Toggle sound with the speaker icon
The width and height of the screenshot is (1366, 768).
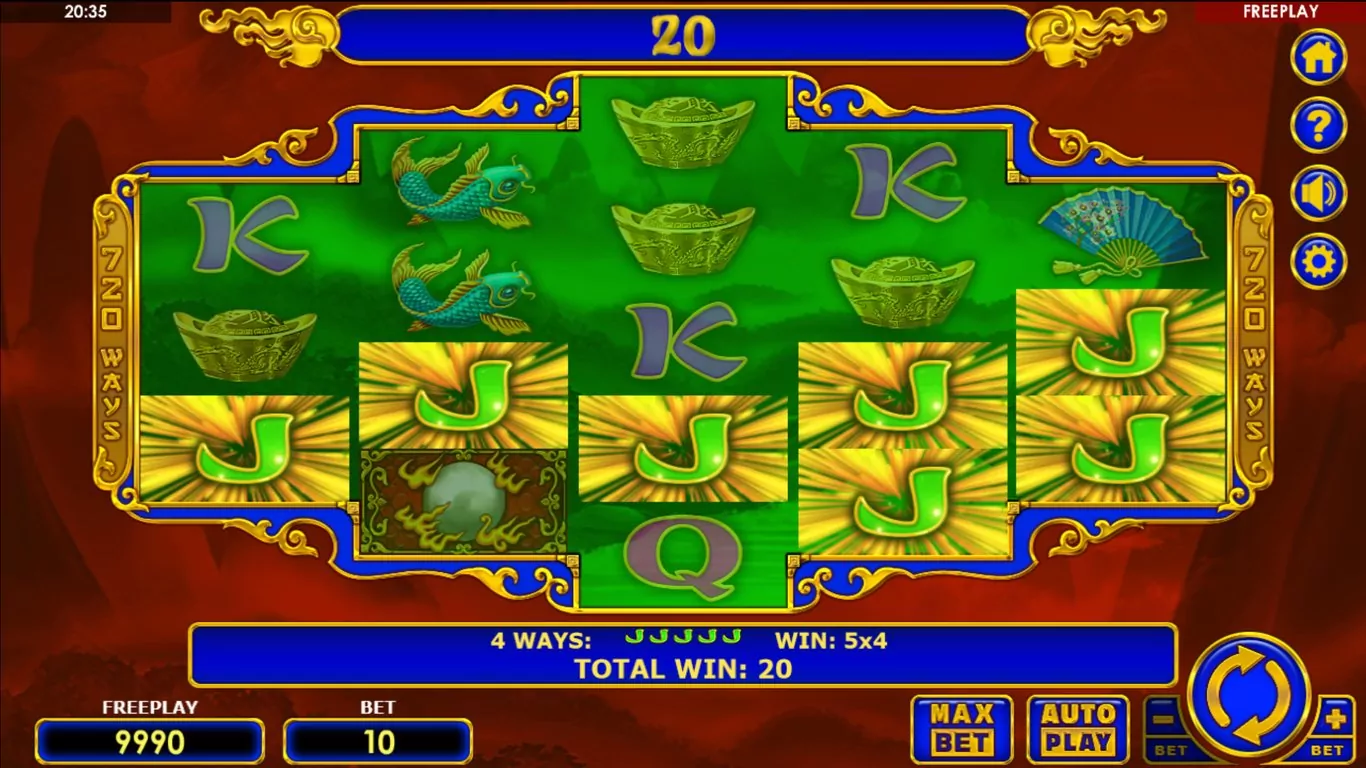[x=1318, y=193]
